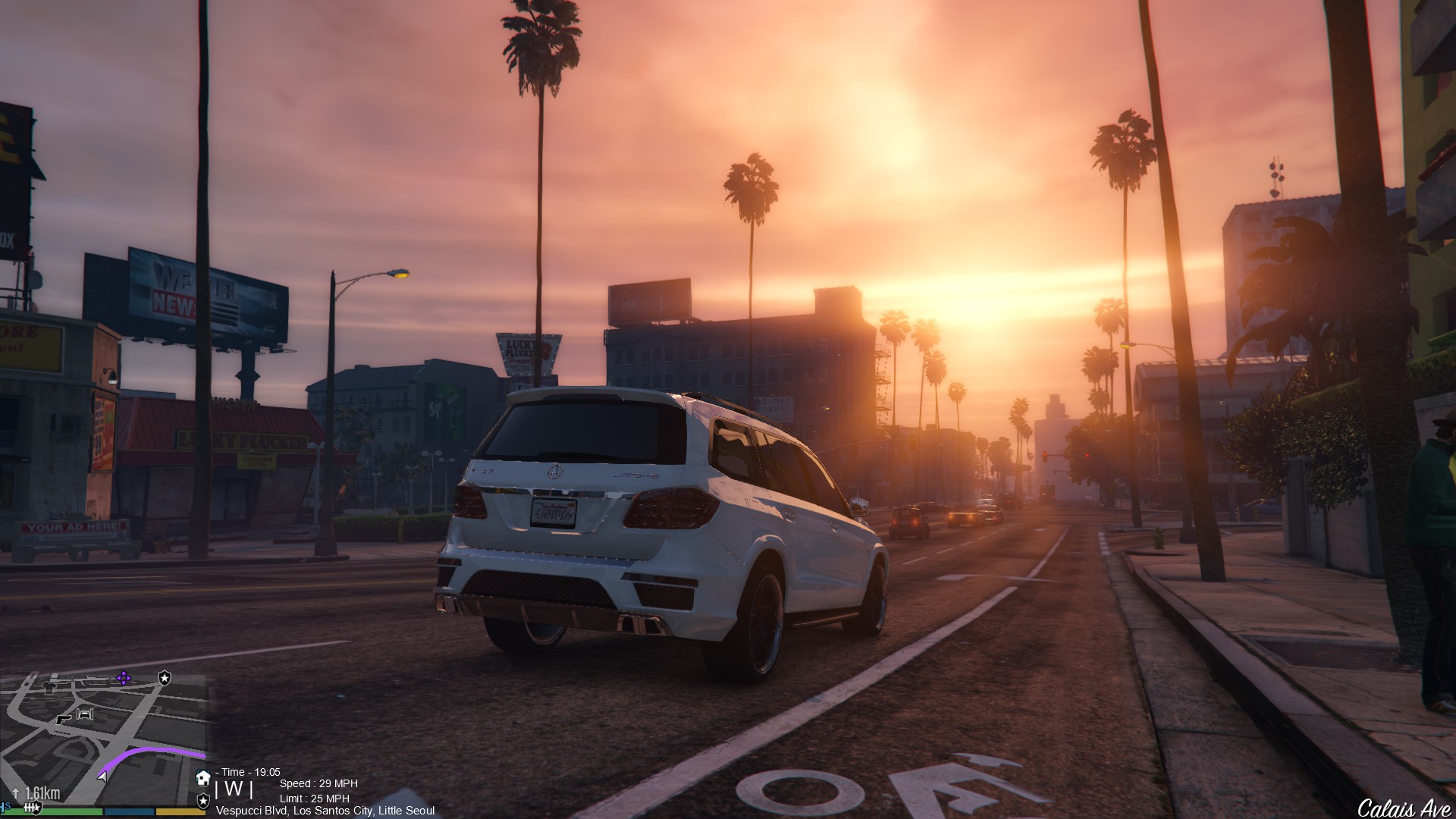Select the purple waypoint marker on minimap
The width and height of the screenshot is (1456, 819).
click(124, 677)
